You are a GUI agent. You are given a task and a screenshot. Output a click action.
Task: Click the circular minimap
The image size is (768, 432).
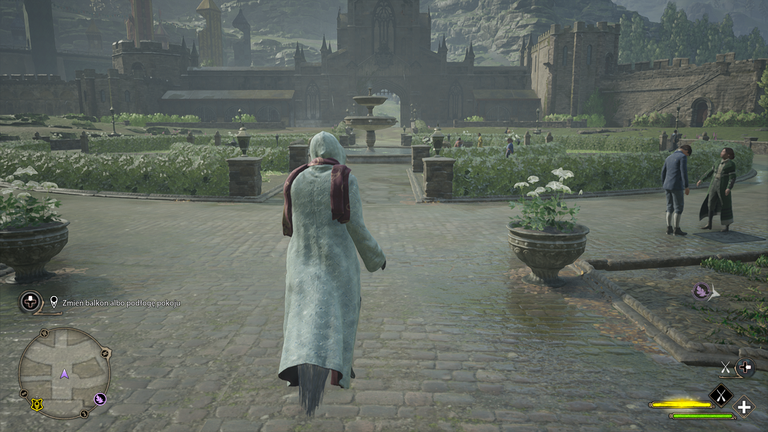tap(64, 372)
